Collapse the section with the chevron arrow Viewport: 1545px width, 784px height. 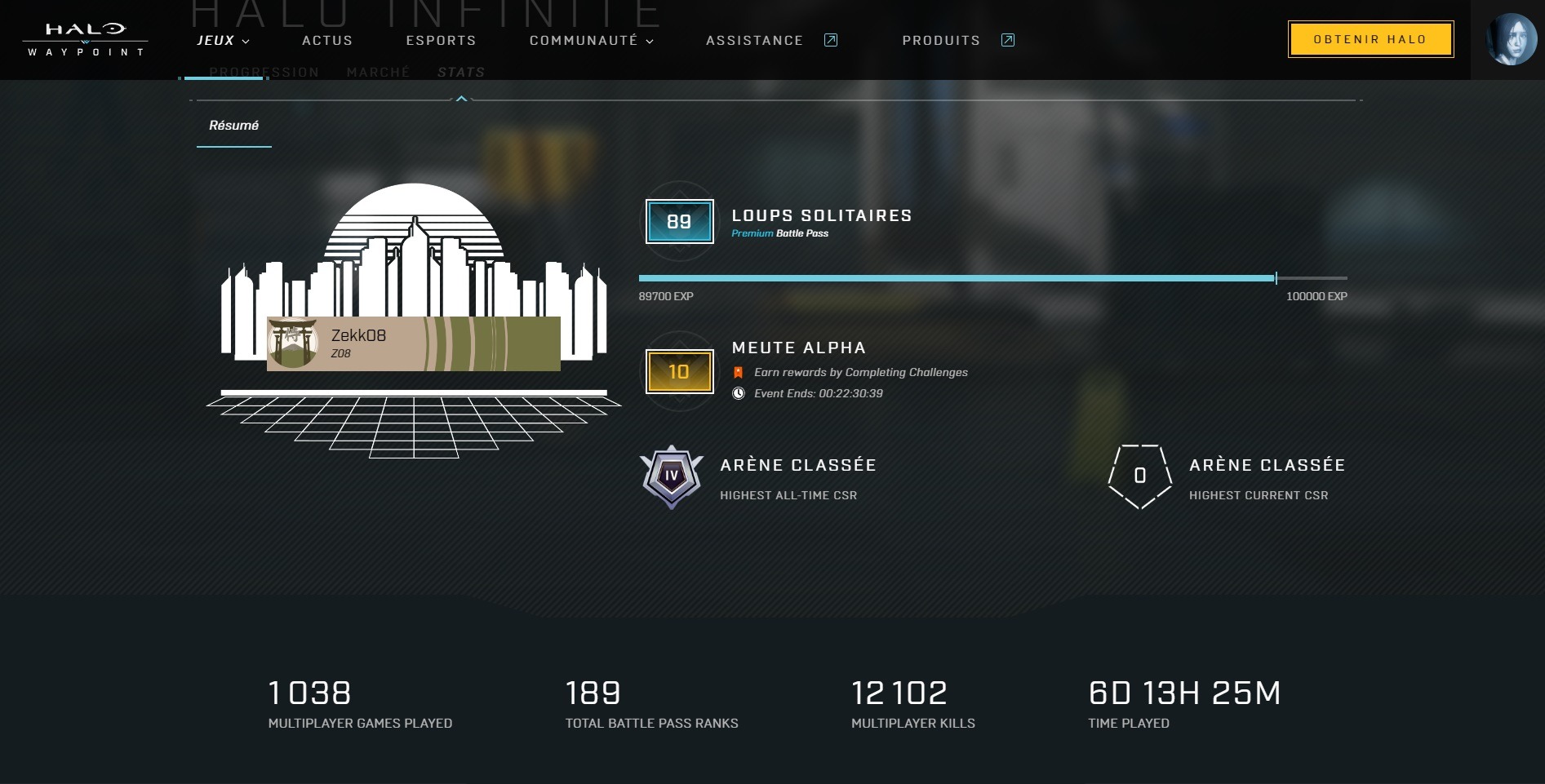[462, 99]
